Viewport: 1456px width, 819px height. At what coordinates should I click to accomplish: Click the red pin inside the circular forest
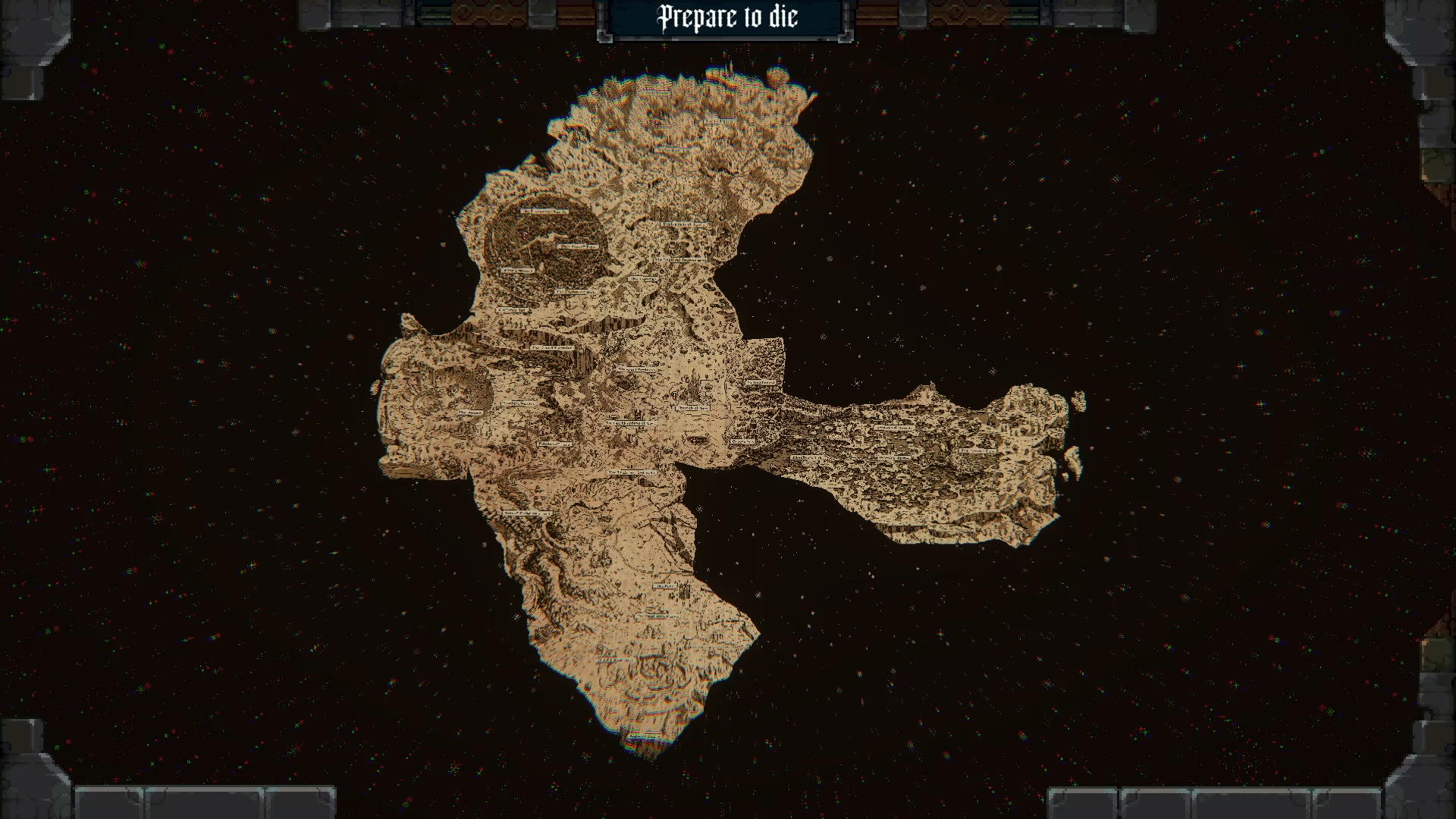click(x=524, y=235)
